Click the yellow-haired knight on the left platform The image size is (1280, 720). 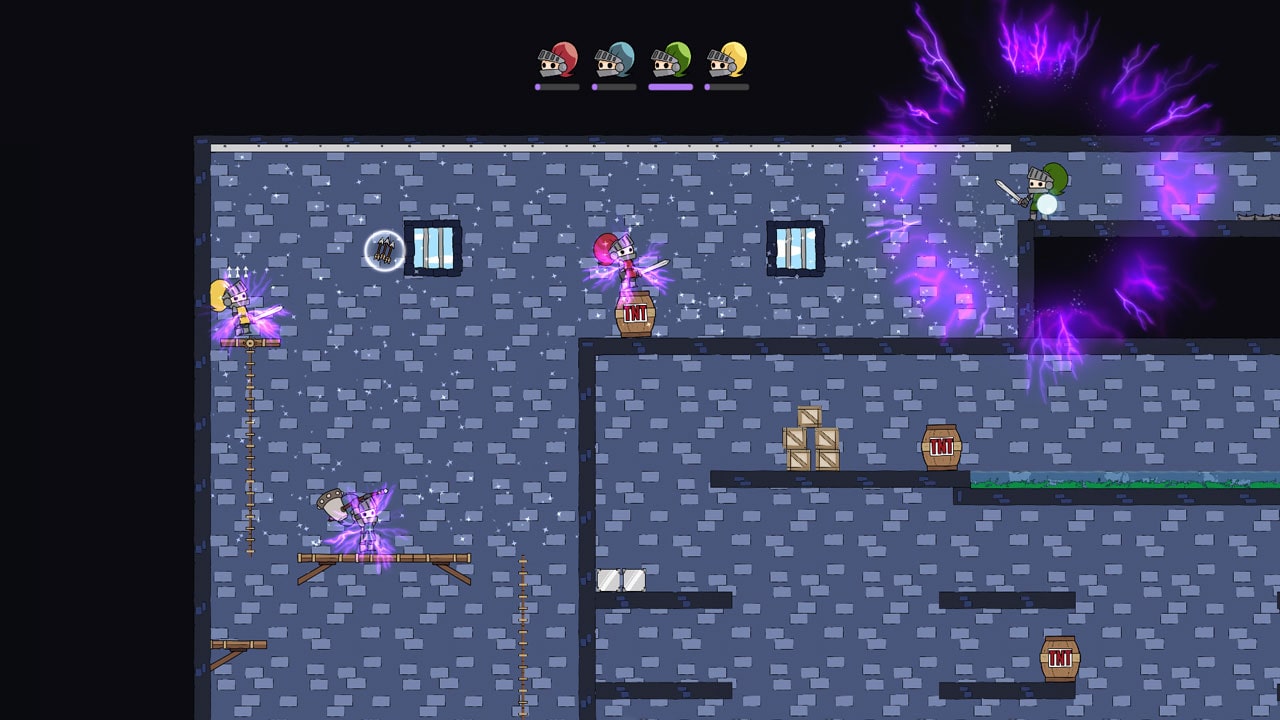point(237,303)
